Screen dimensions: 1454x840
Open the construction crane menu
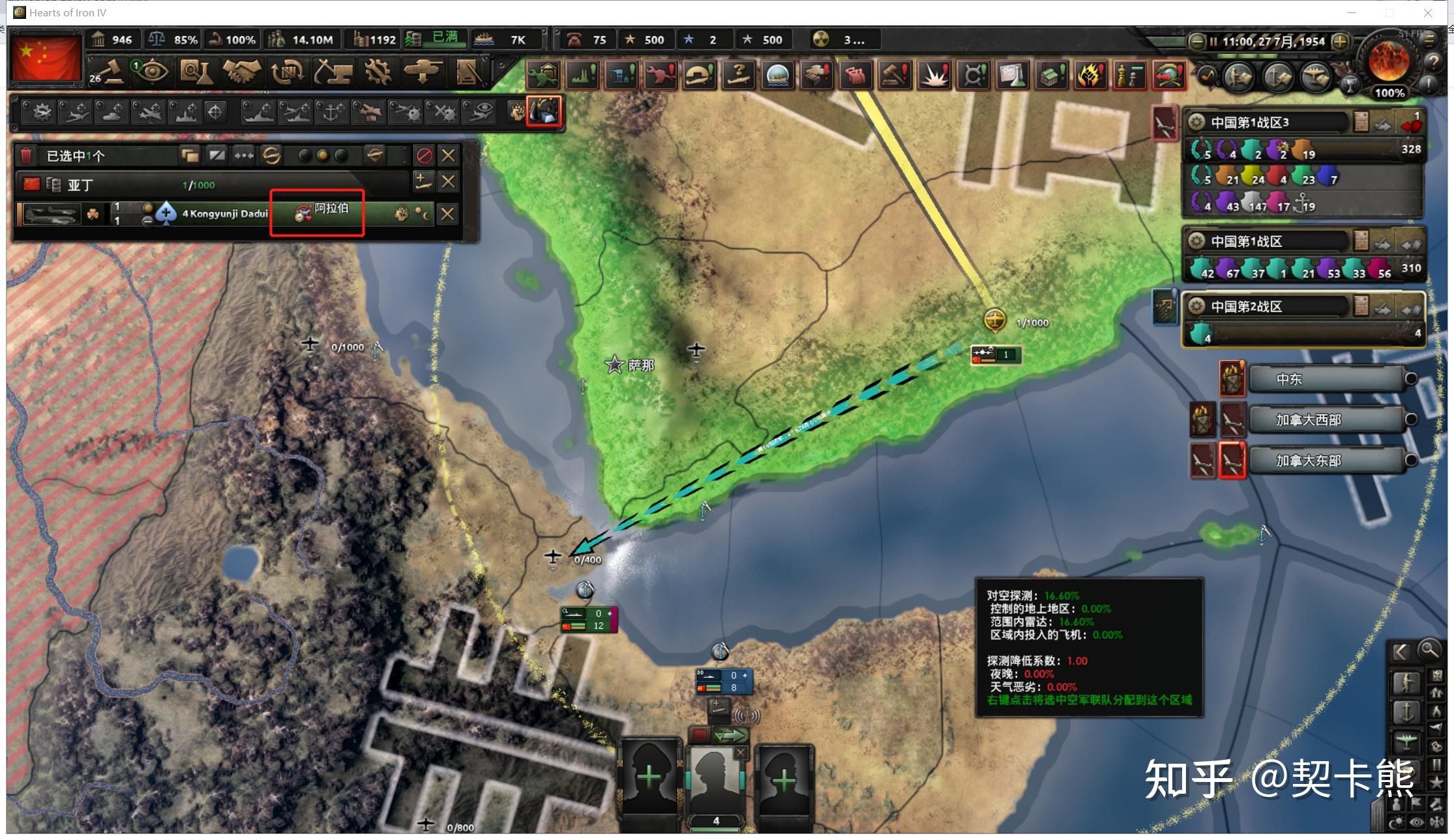(x=333, y=72)
